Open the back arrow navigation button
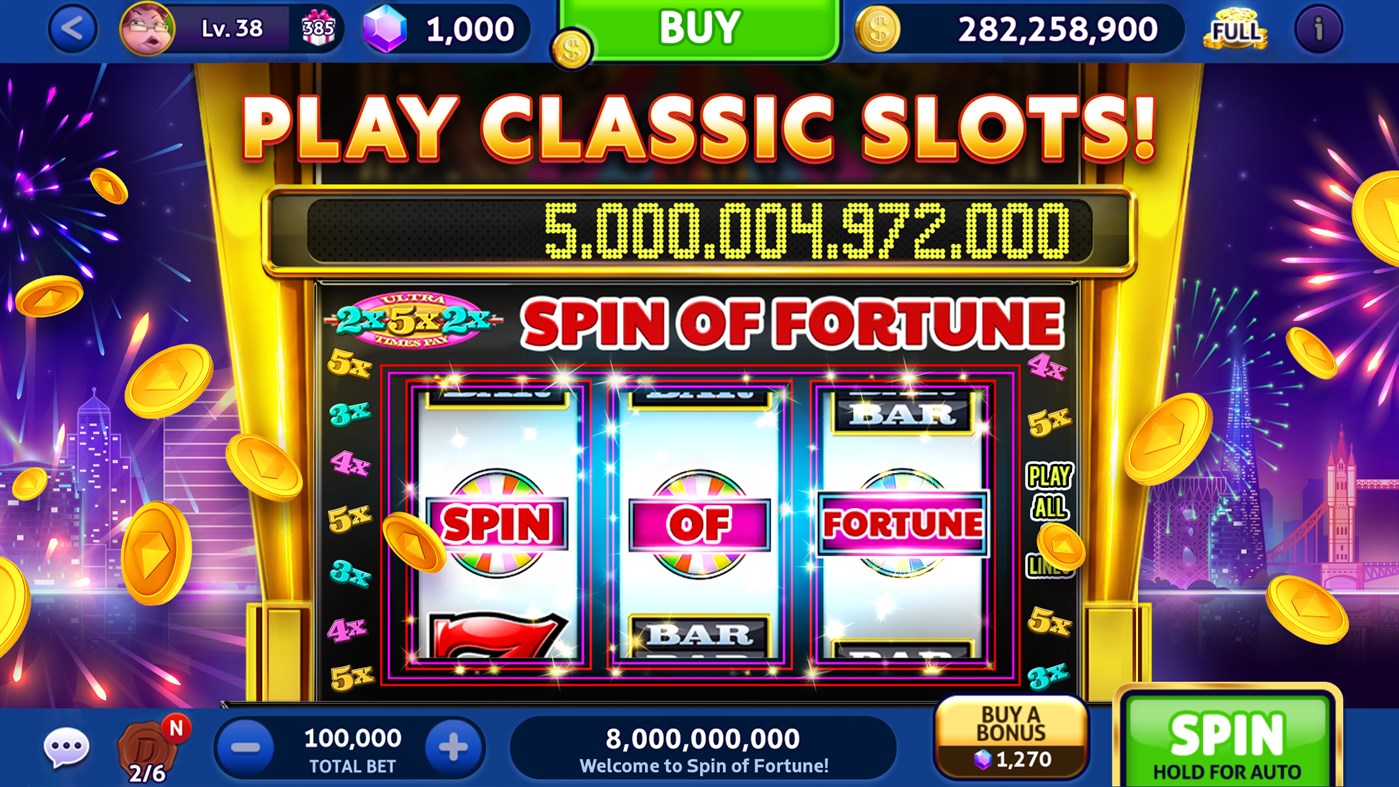The width and height of the screenshot is (1399, 787). pyautogui.click(x=70, y=29)
